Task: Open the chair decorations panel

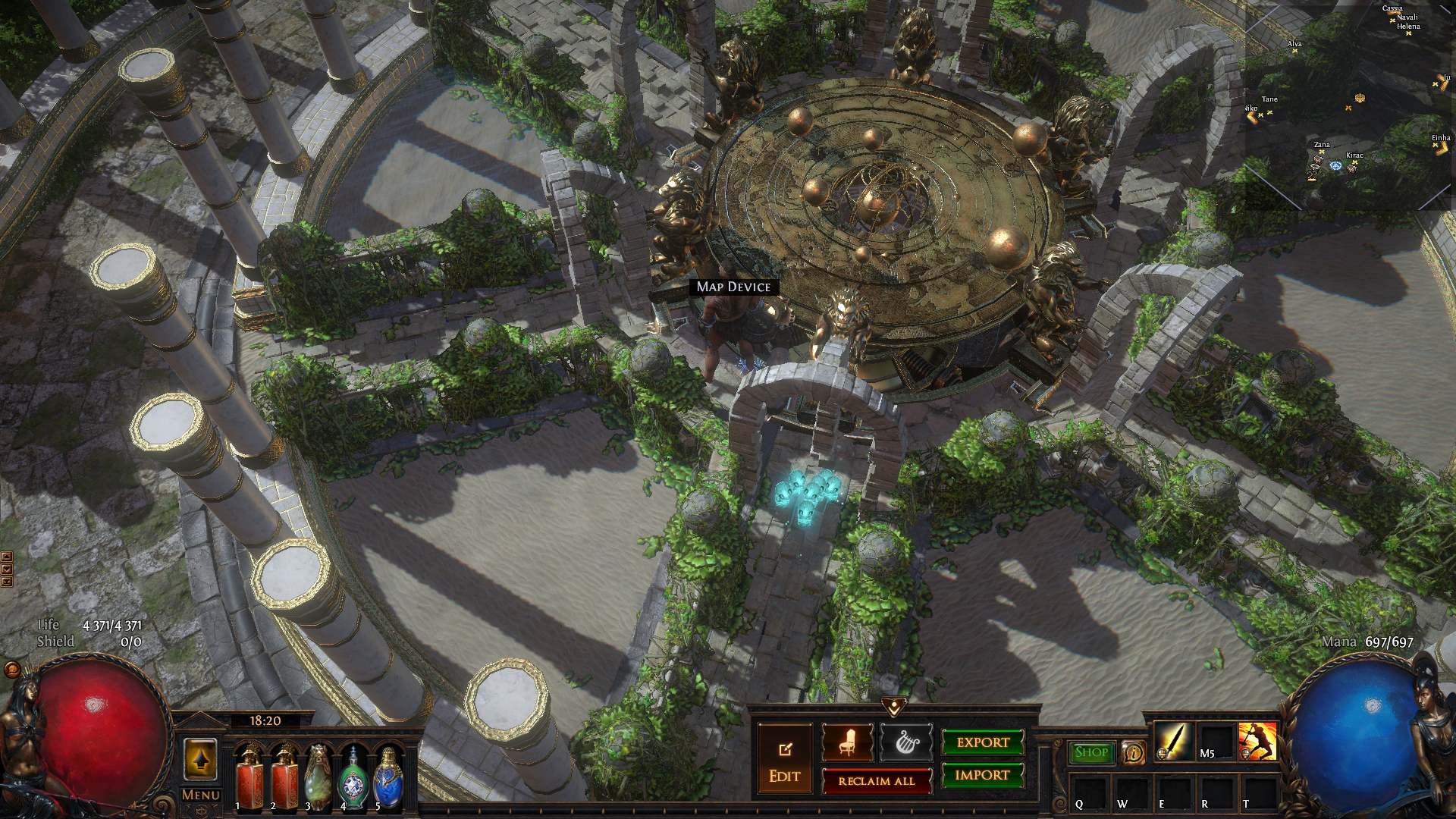Action: (x=847, y=742)
